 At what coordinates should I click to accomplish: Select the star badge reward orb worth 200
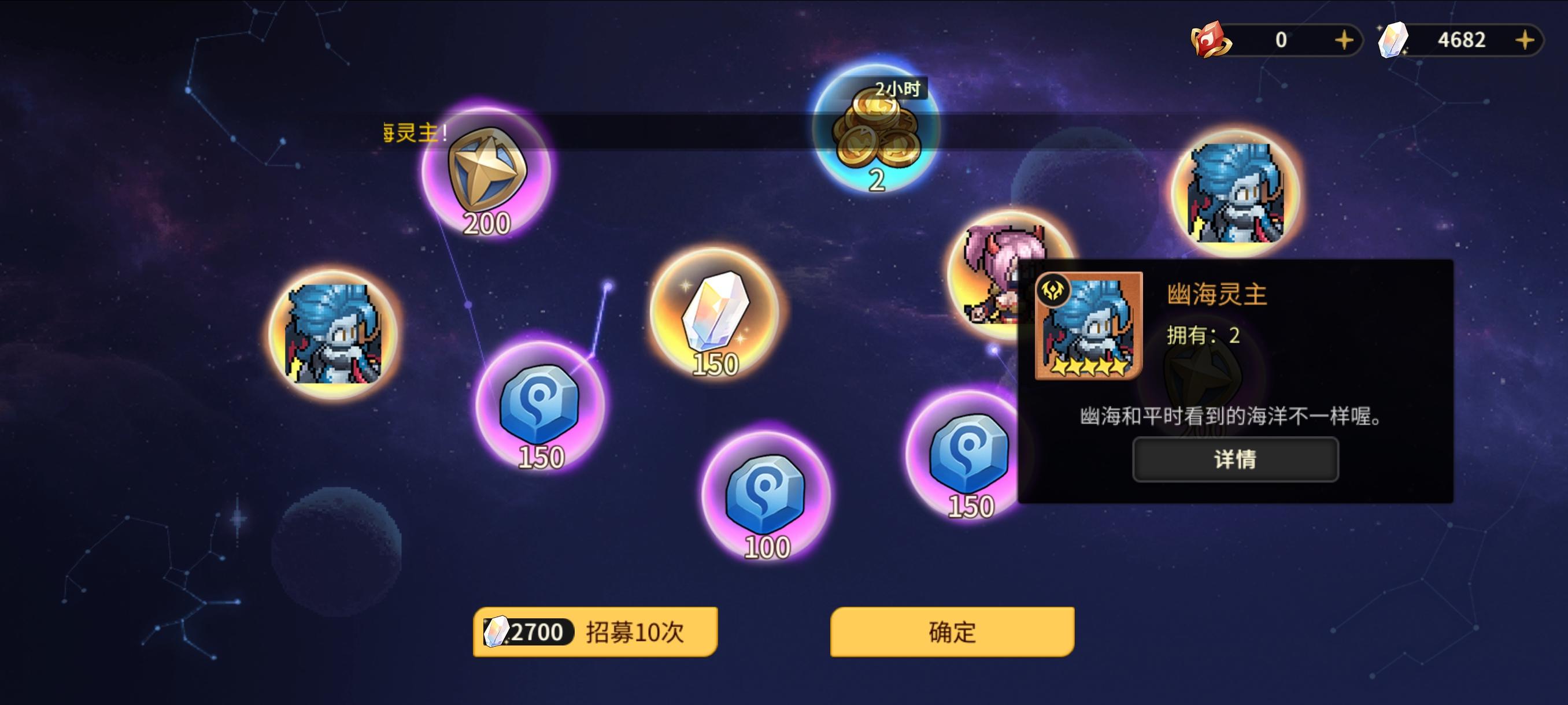487,176
